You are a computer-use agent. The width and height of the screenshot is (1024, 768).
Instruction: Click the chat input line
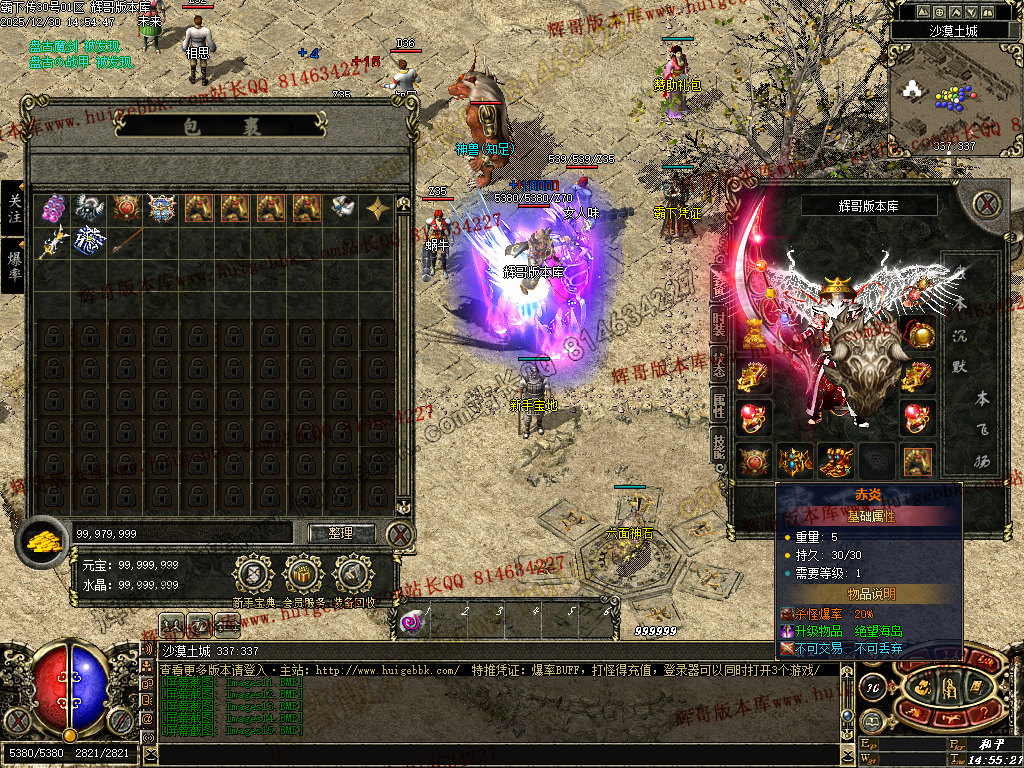(500, 755)
